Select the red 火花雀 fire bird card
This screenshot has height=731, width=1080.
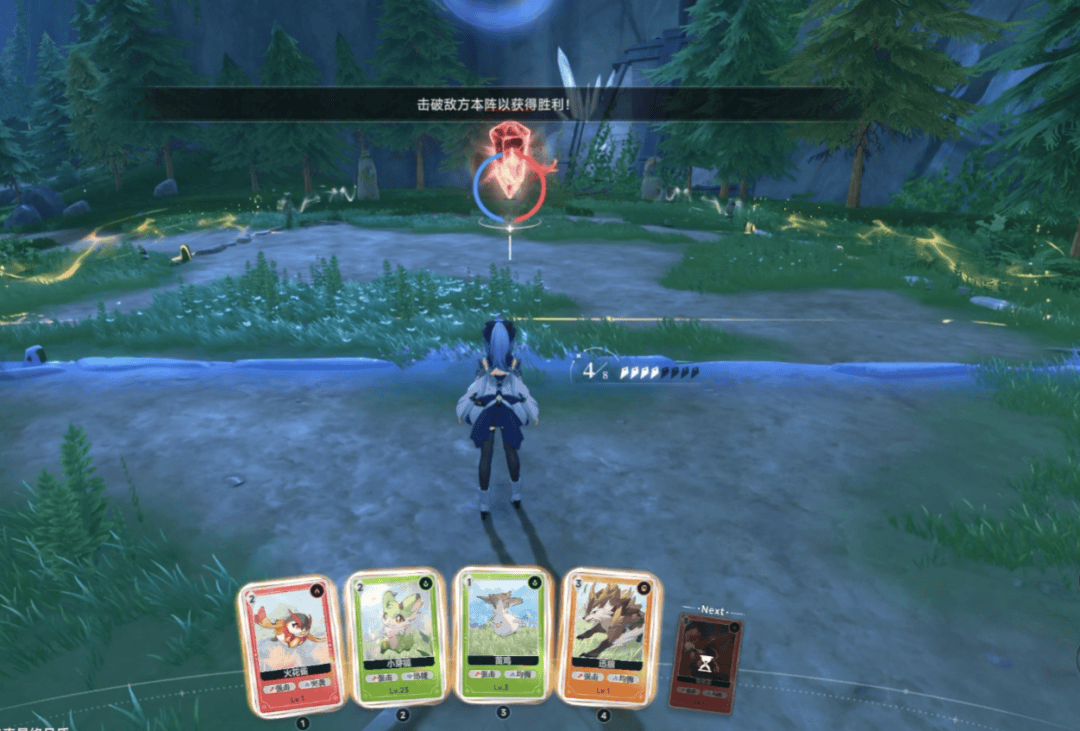(x=292, y=645)
